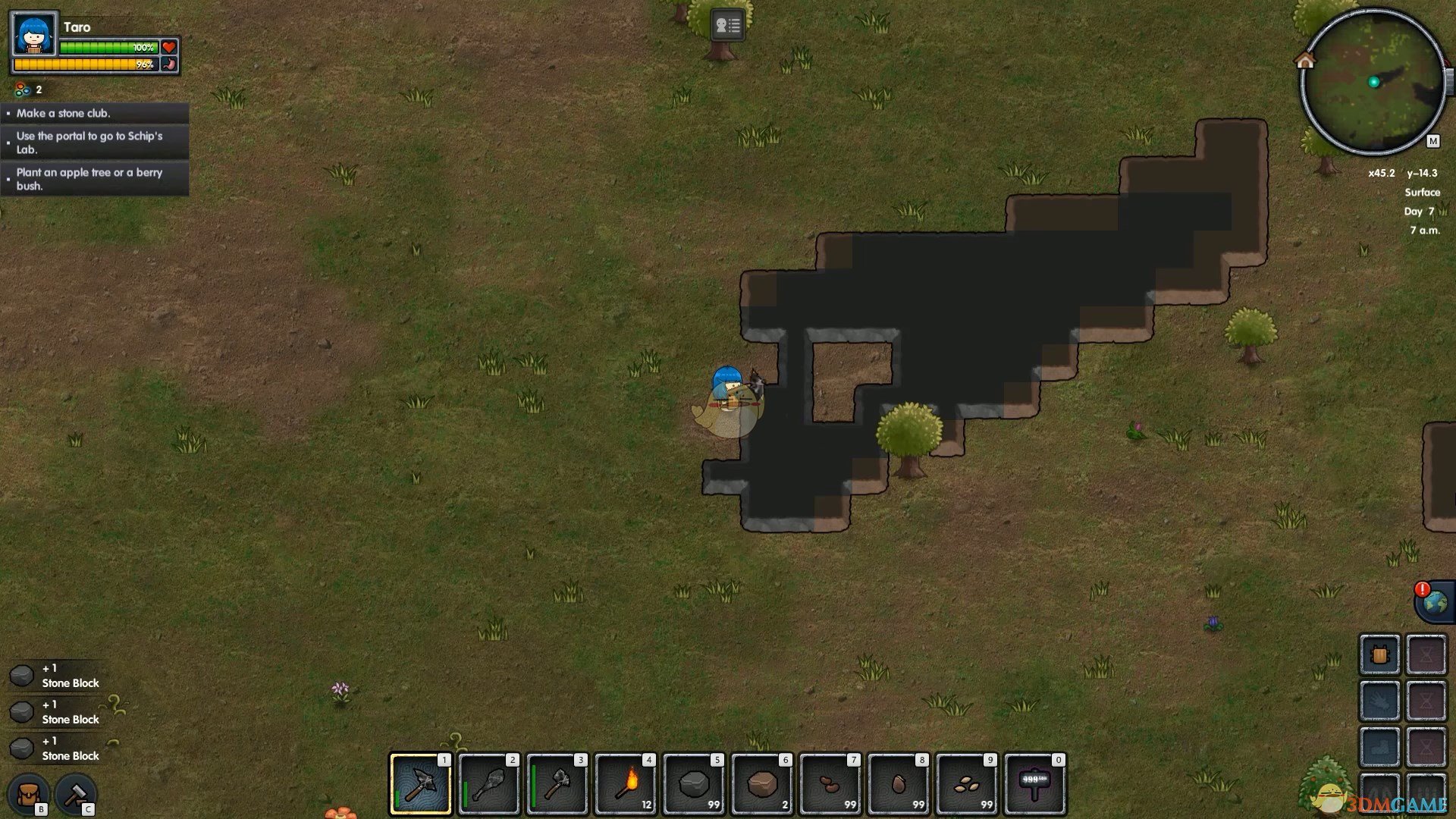Select the grey stone block stack
The height and width of the screenshot is (819, 1456).
693,784
